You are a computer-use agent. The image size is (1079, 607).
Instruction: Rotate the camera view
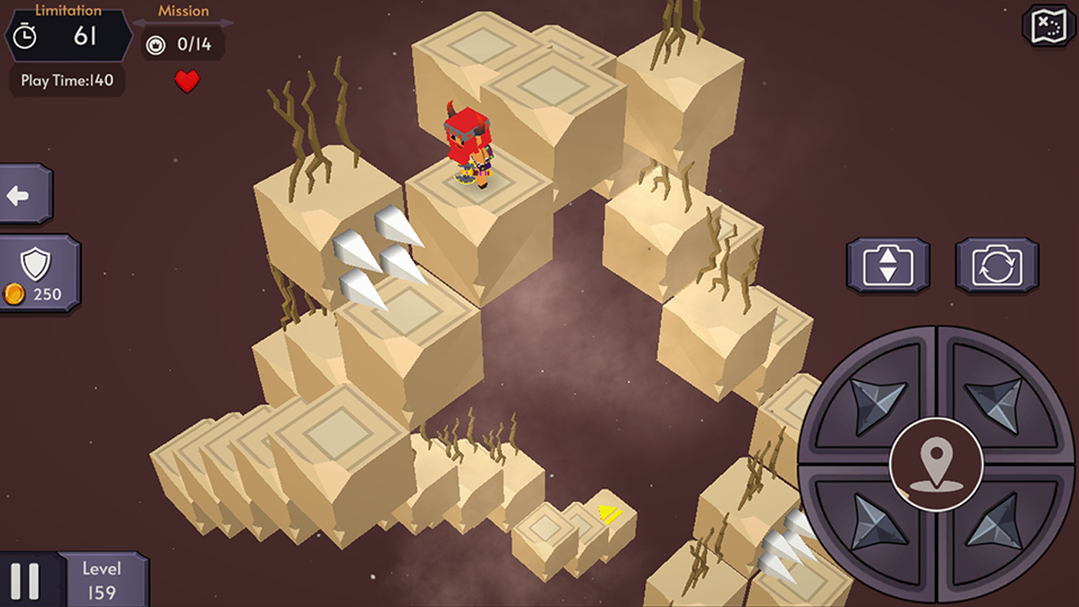tap(996, 266)
